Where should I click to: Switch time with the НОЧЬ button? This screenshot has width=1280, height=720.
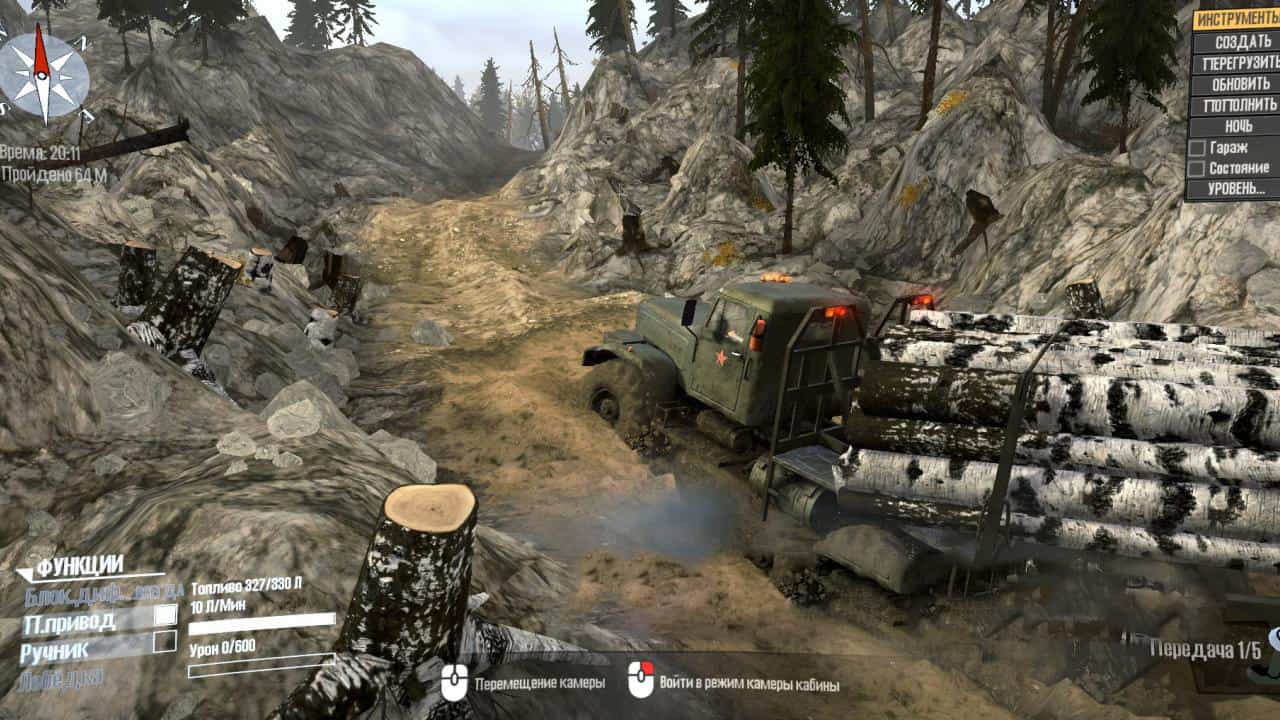click(1236, 126)
